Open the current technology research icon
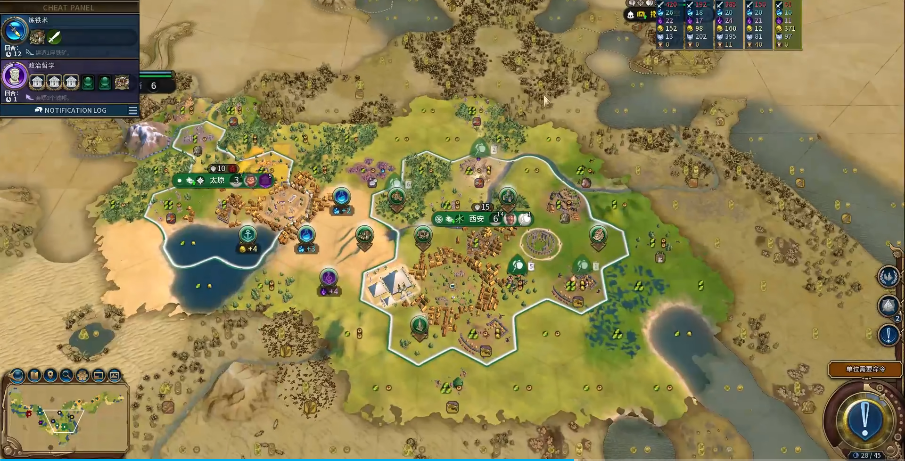905x461 pixels. (x=15, y=32)
